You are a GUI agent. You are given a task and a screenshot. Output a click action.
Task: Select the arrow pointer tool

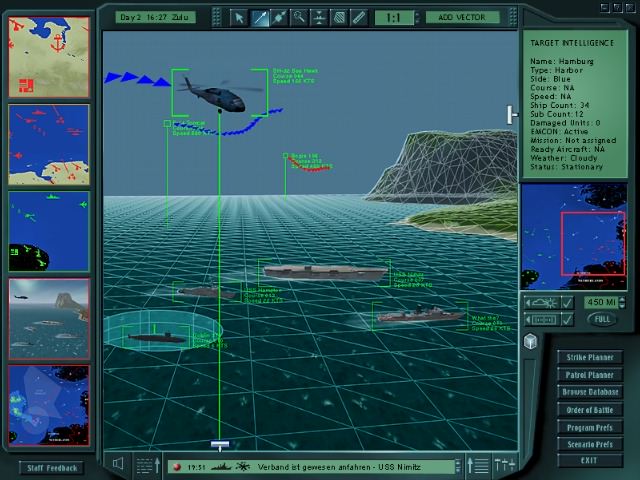tap(239, 17)
